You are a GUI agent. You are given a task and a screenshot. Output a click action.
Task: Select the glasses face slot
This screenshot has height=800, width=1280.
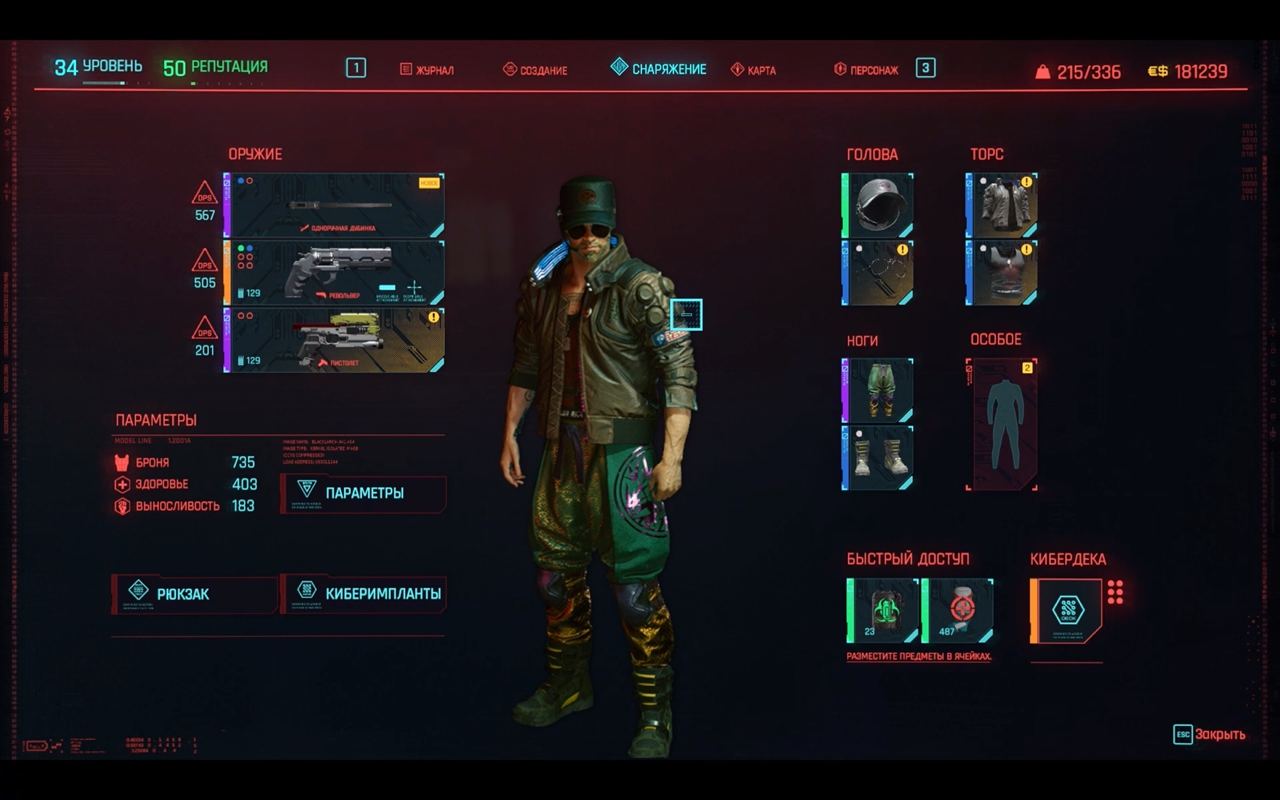point(879,272)
